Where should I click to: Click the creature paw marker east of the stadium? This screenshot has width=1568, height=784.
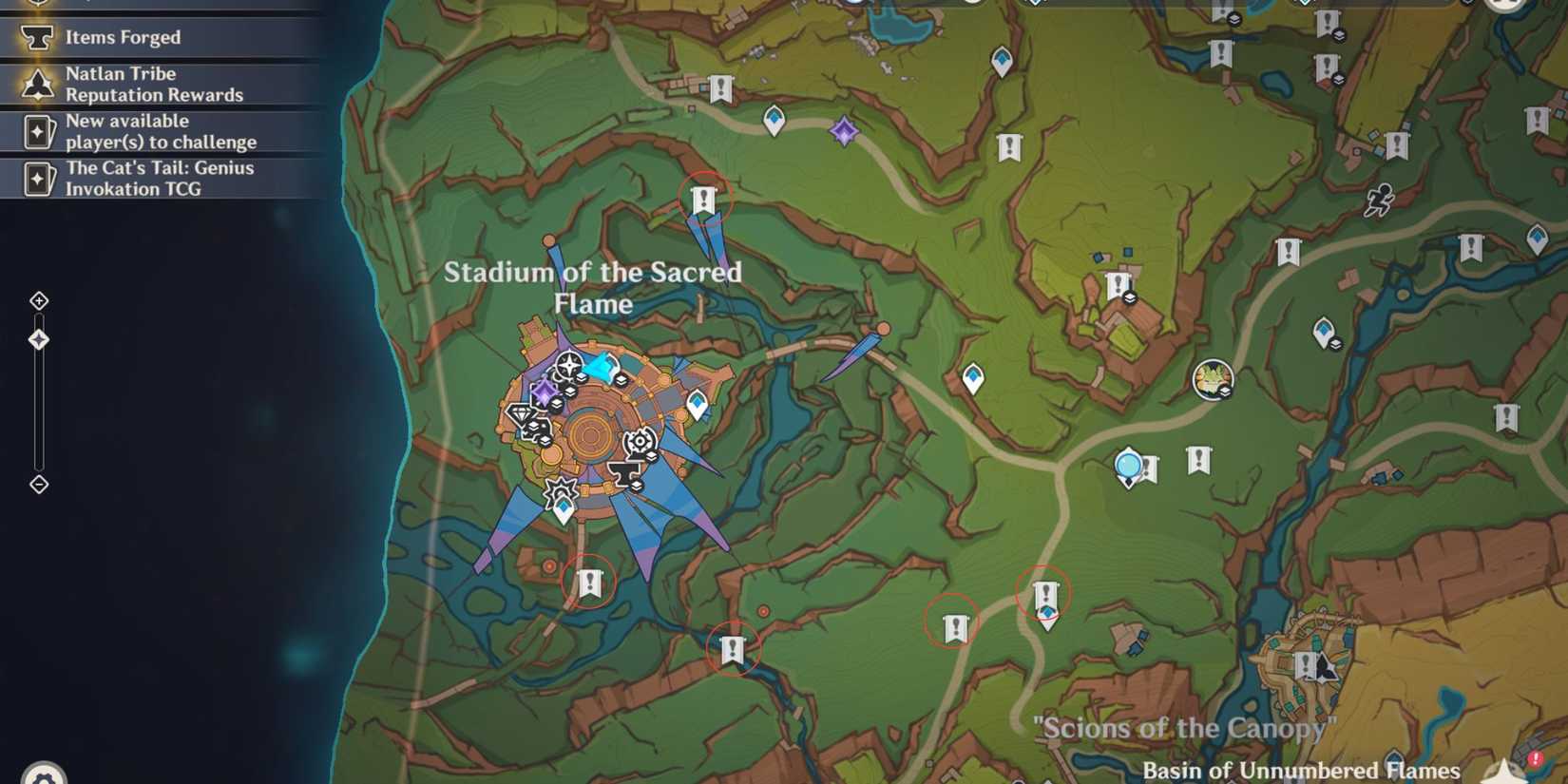pyautogui.click(x=1213, y=377)
